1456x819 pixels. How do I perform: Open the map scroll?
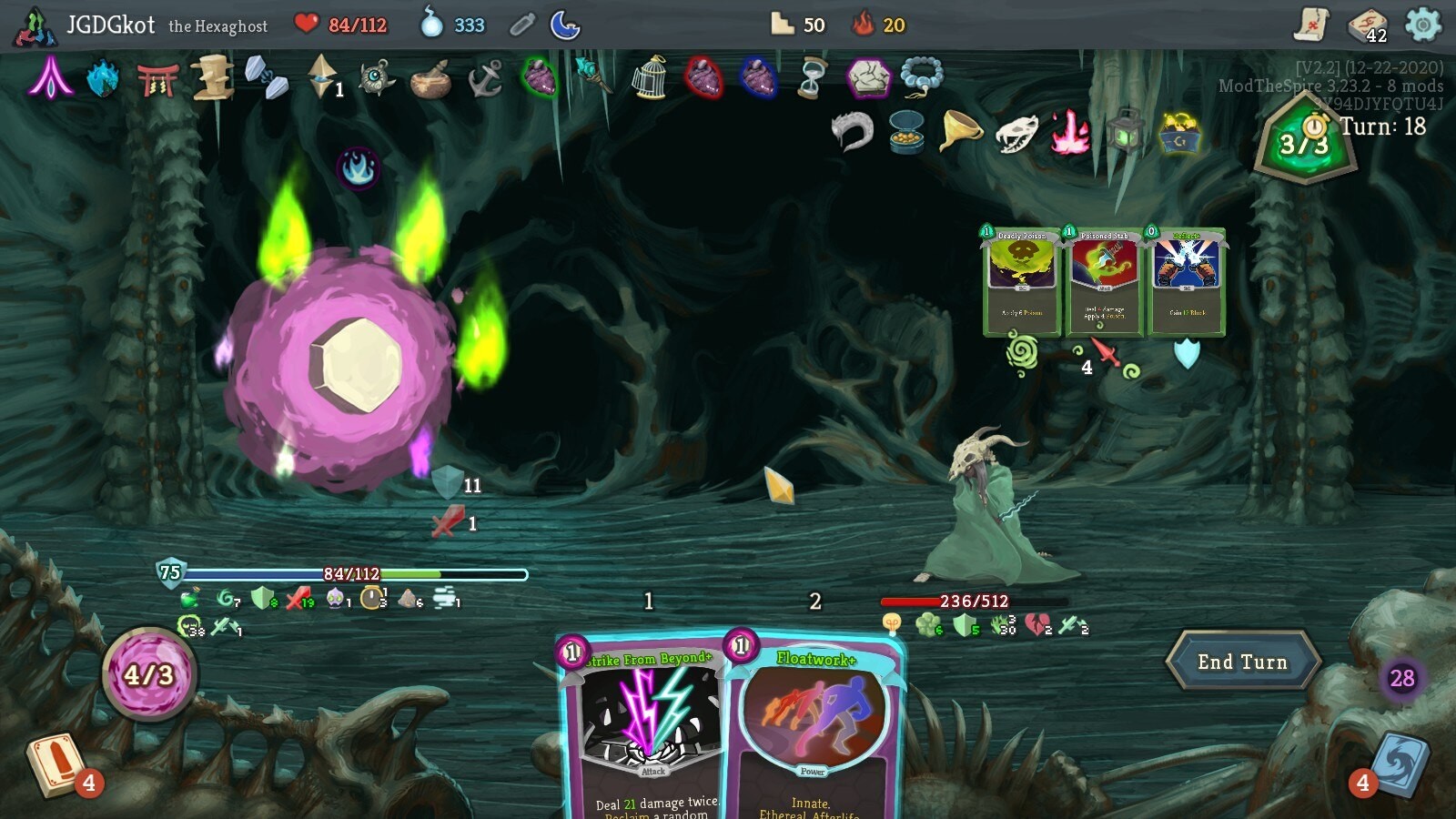pyautogui.click(x=1311, y=25)
